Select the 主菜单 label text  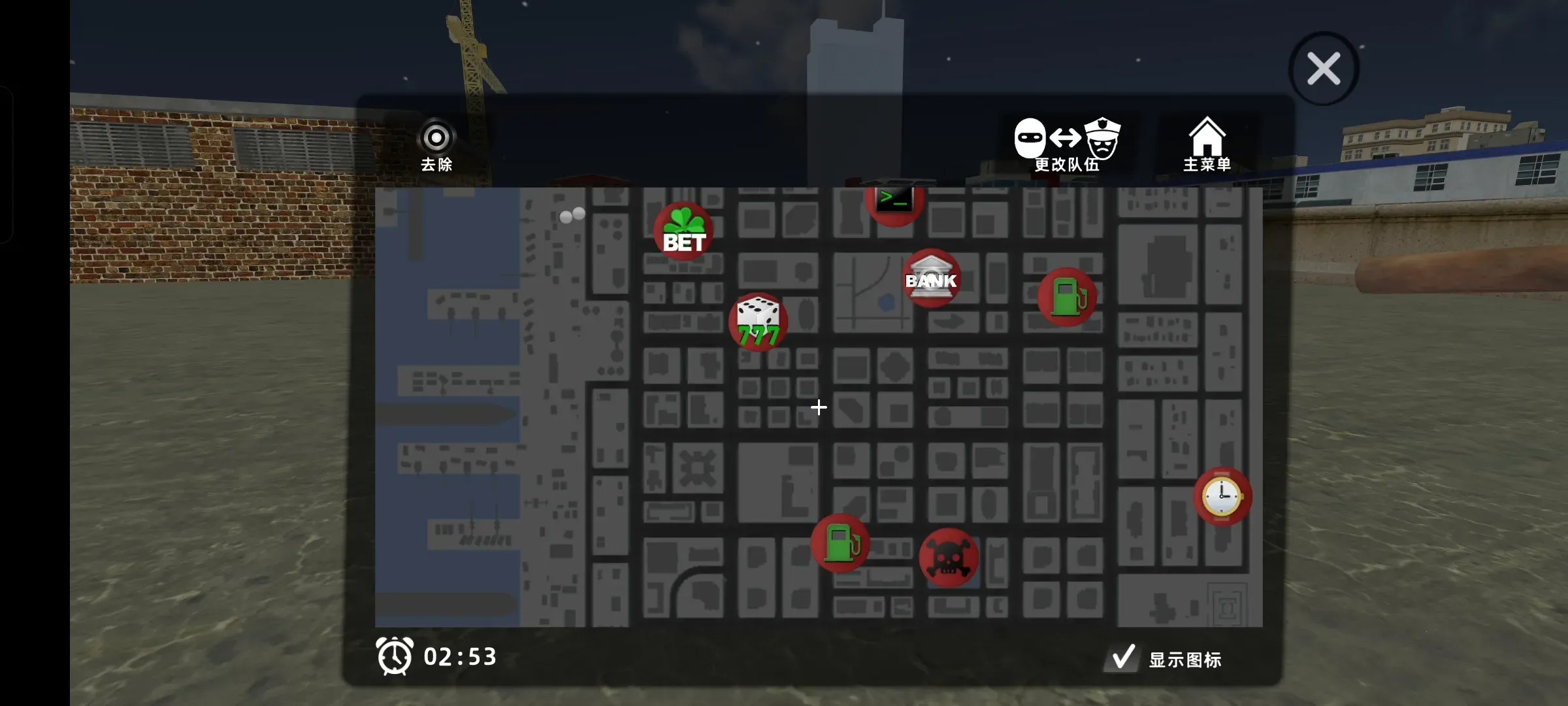coord(1208,165)
